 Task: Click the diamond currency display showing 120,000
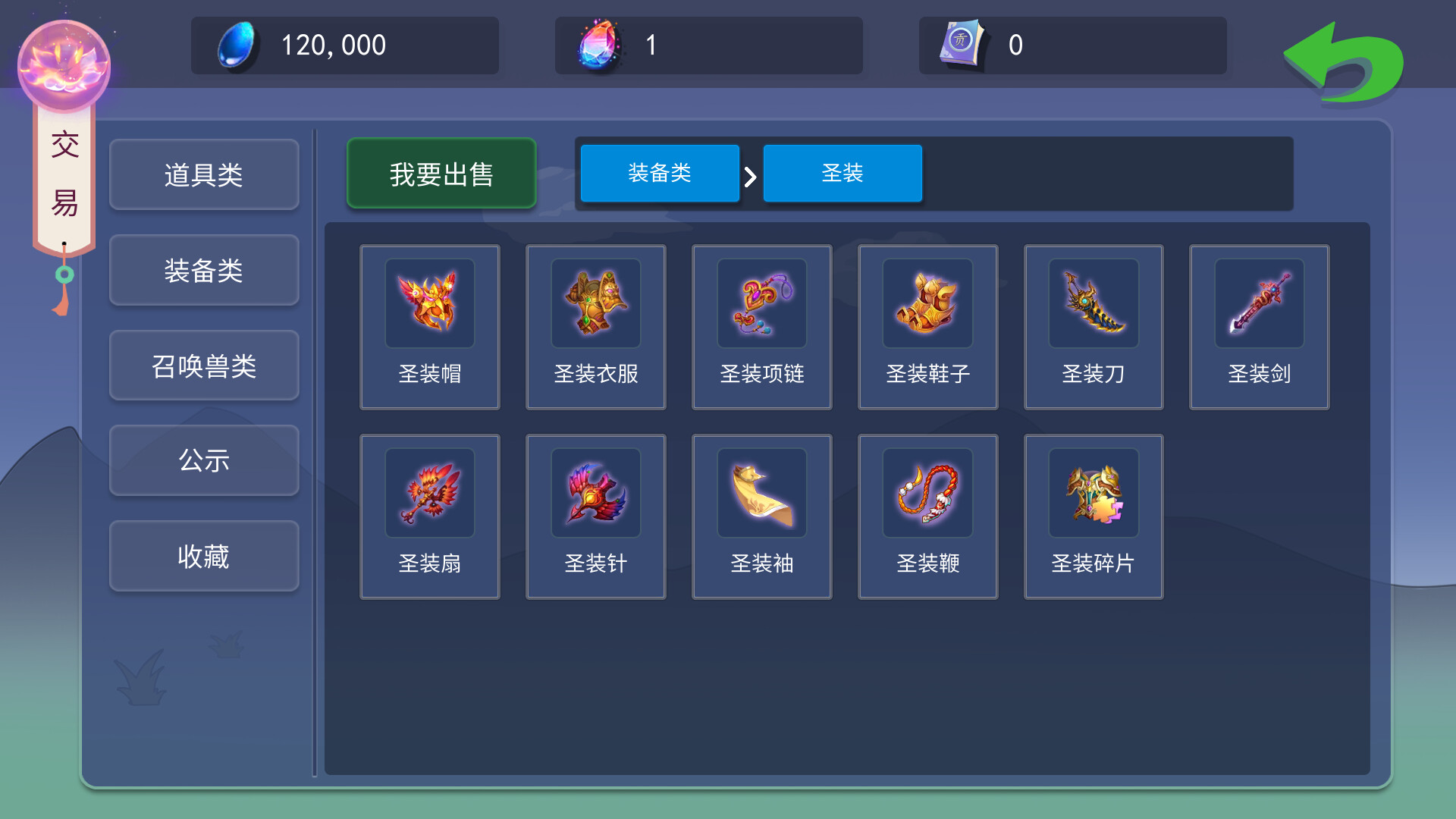[x=345, y=45]
